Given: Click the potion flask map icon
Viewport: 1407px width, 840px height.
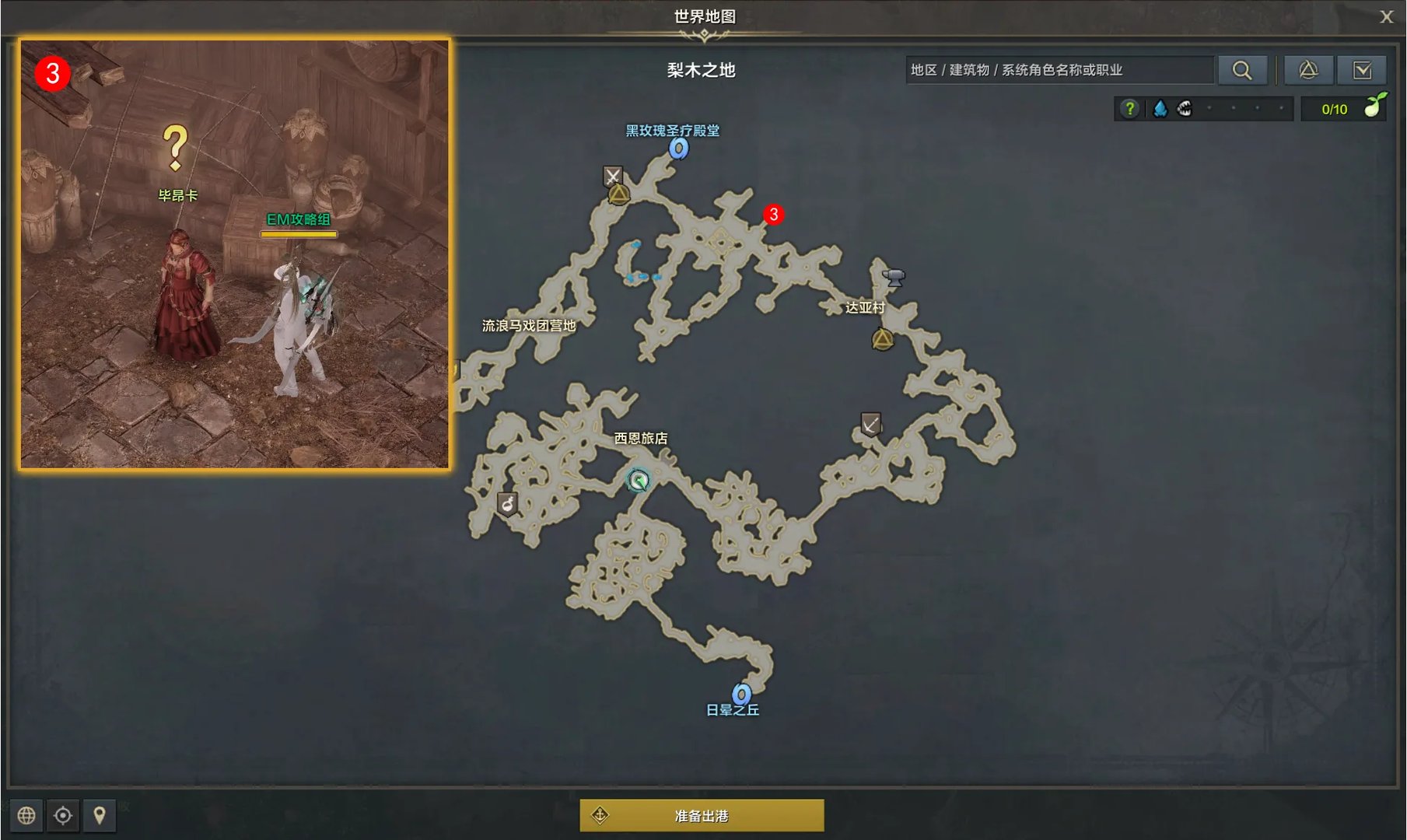Looking at the screenshot, I should coord(509,502).
